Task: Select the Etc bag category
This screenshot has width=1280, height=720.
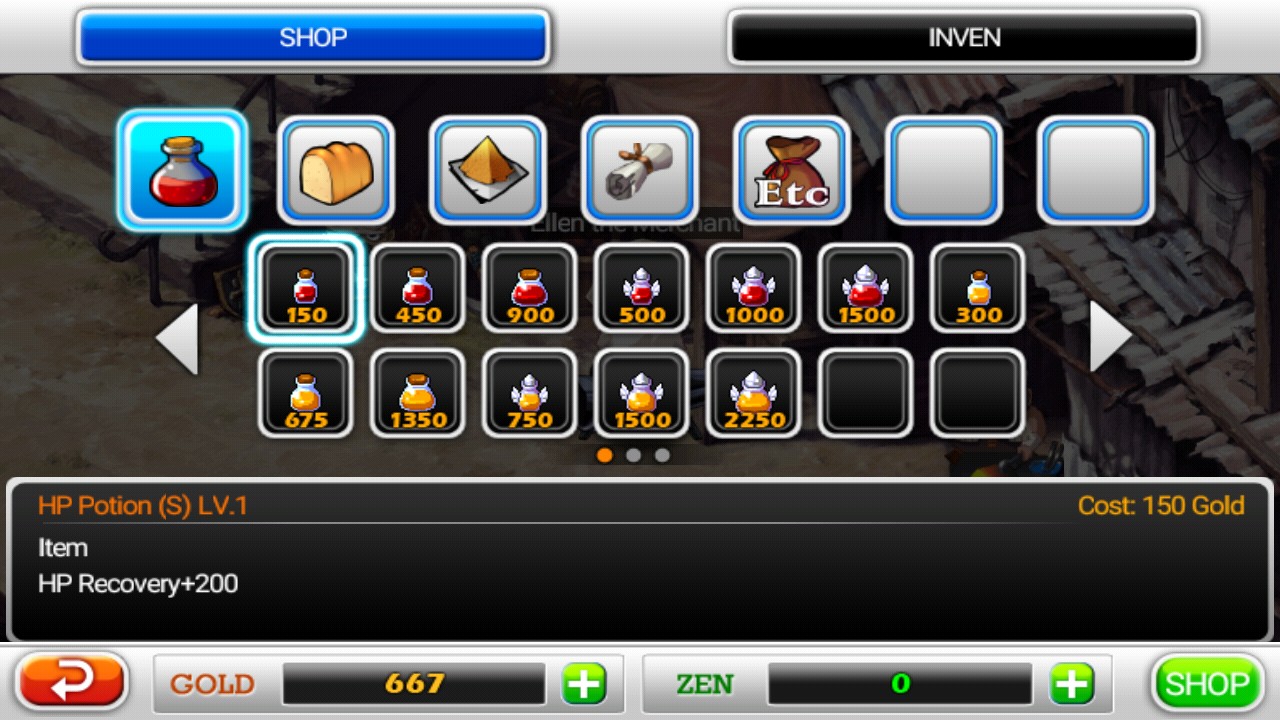Action: tap(792, 170)
